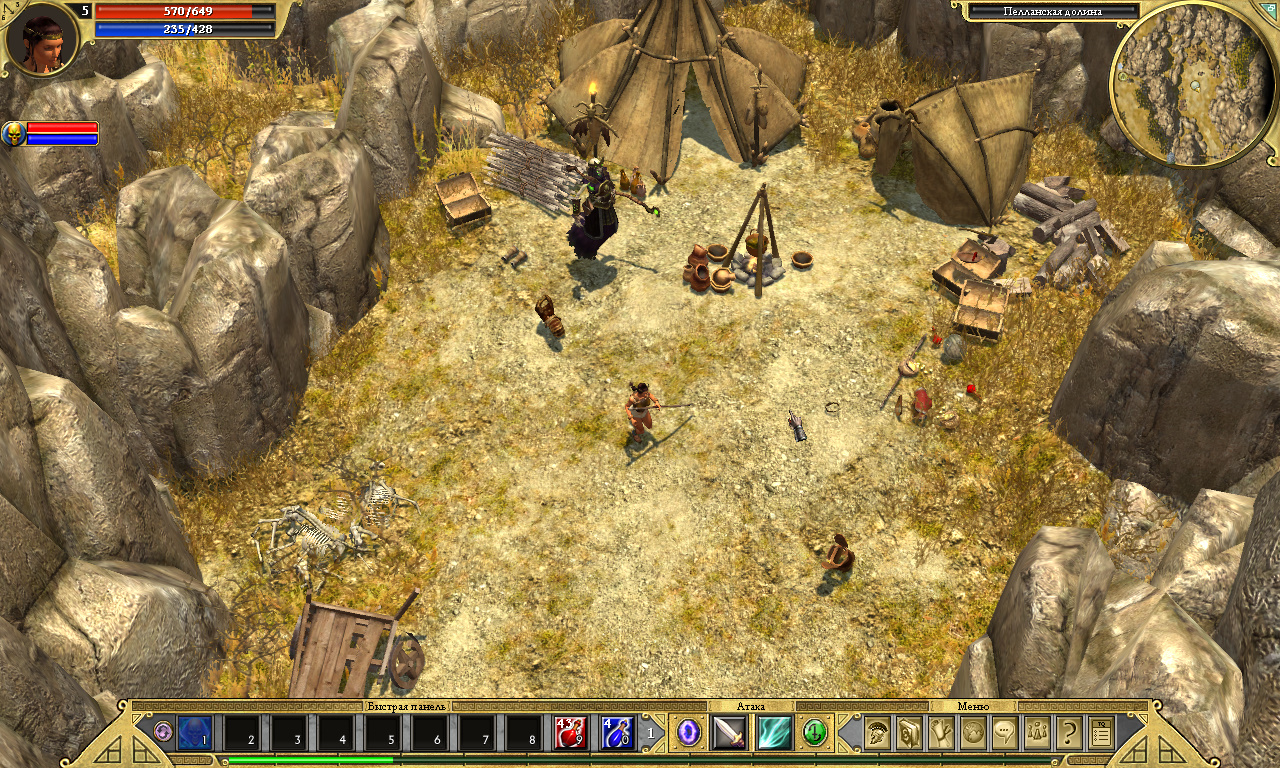Choose the cyan wind skill icon
The image size is (1280, 768).
click(774, 733)
